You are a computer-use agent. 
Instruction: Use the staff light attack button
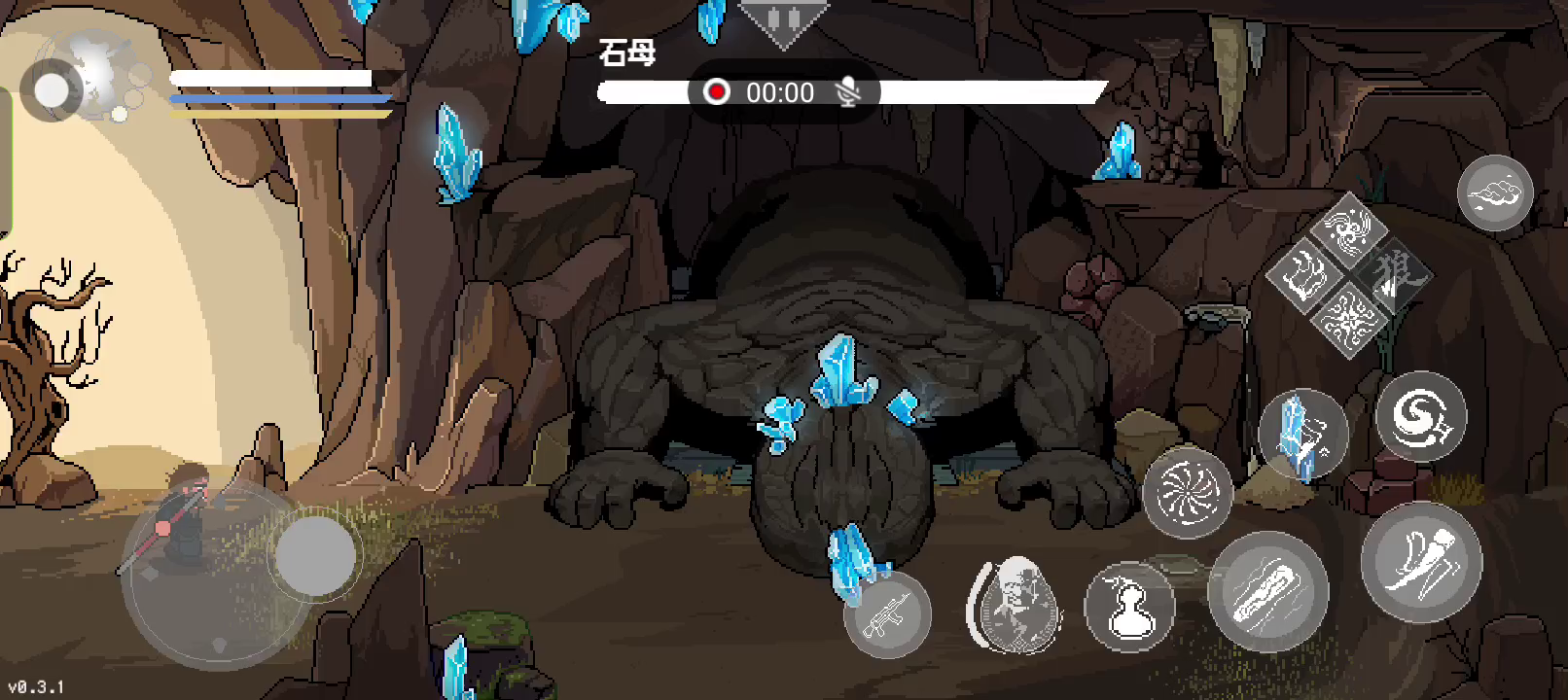click(x=1267, y=591)
